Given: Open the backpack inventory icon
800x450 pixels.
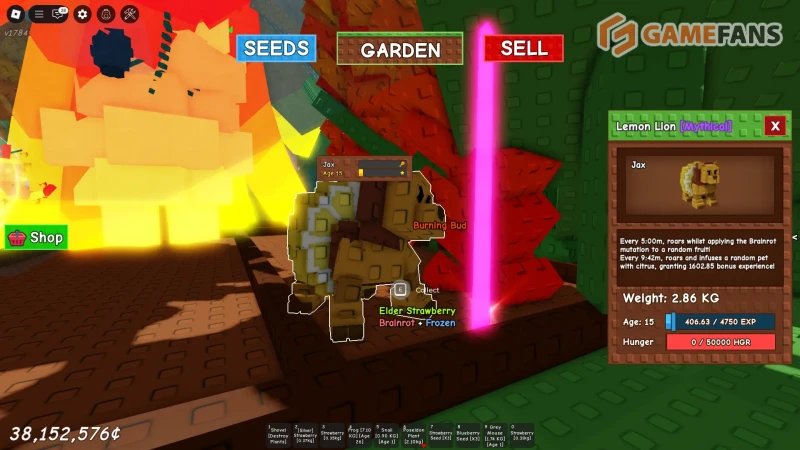Looking at the screenshot, I should click(x=106, y=14).
